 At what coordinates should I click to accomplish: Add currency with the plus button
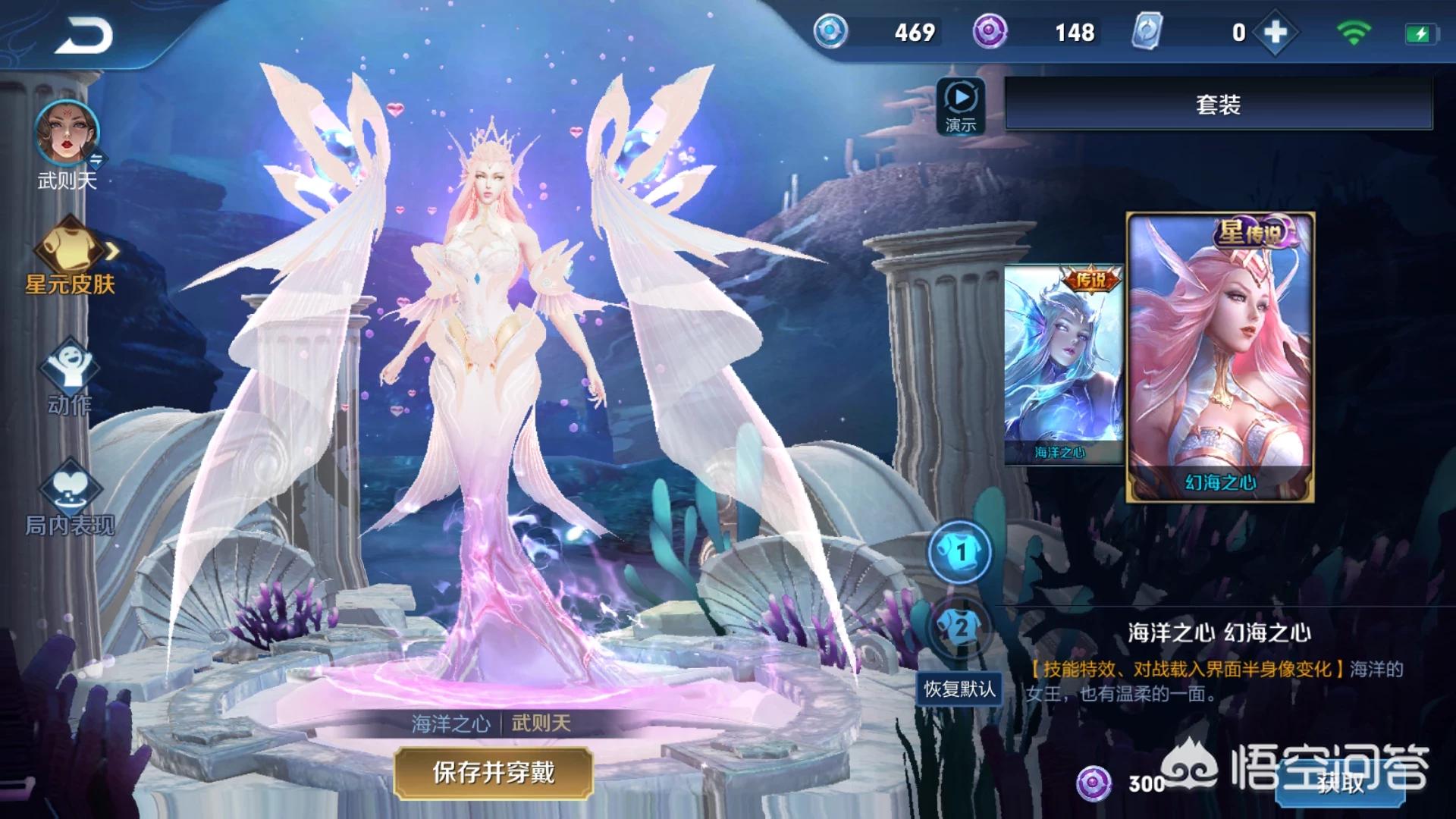click(1276, 33)
